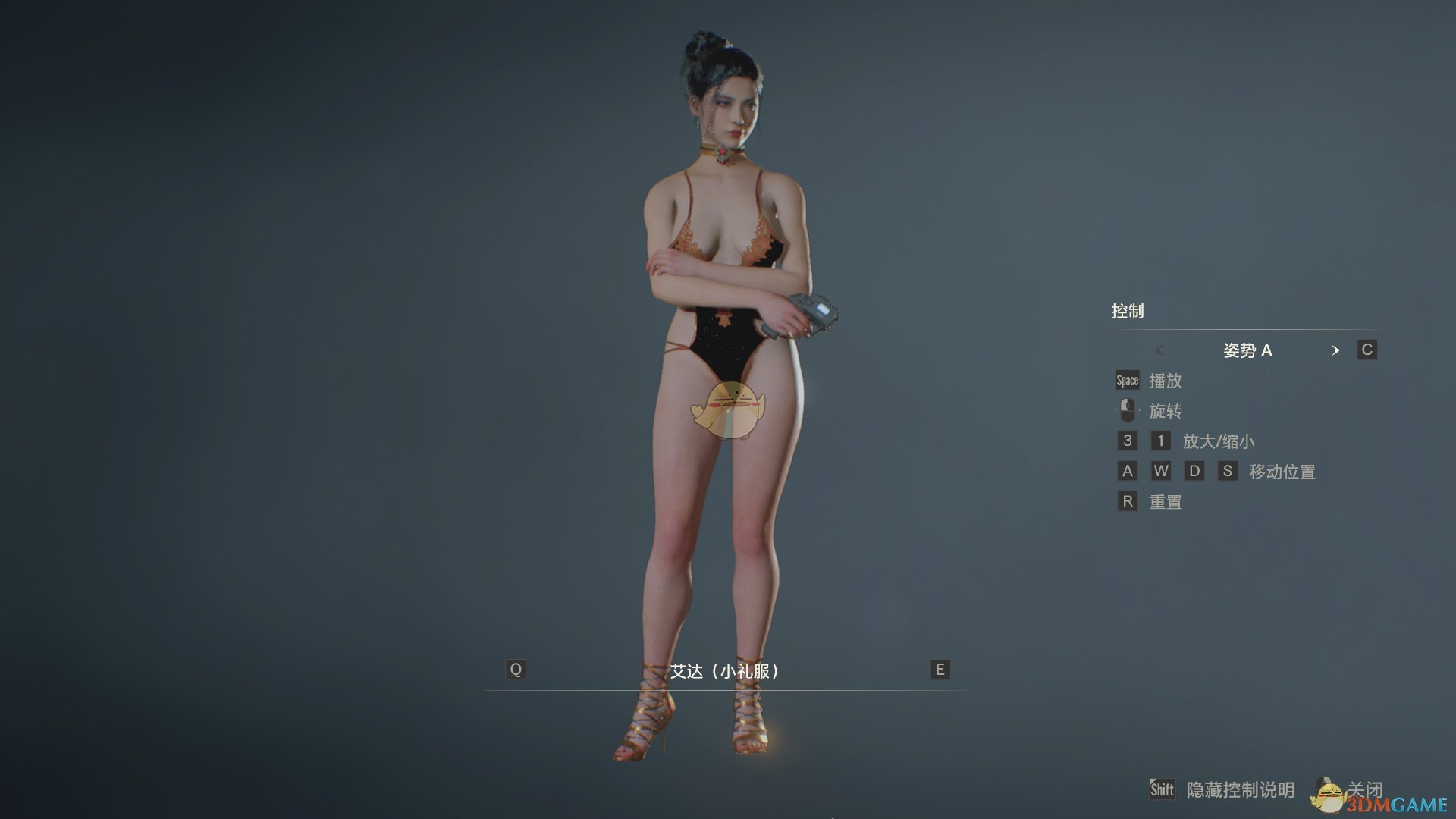Click the R key icon to reset the view
This screenshot has height=819, width=1456.
coord(1127,501)
